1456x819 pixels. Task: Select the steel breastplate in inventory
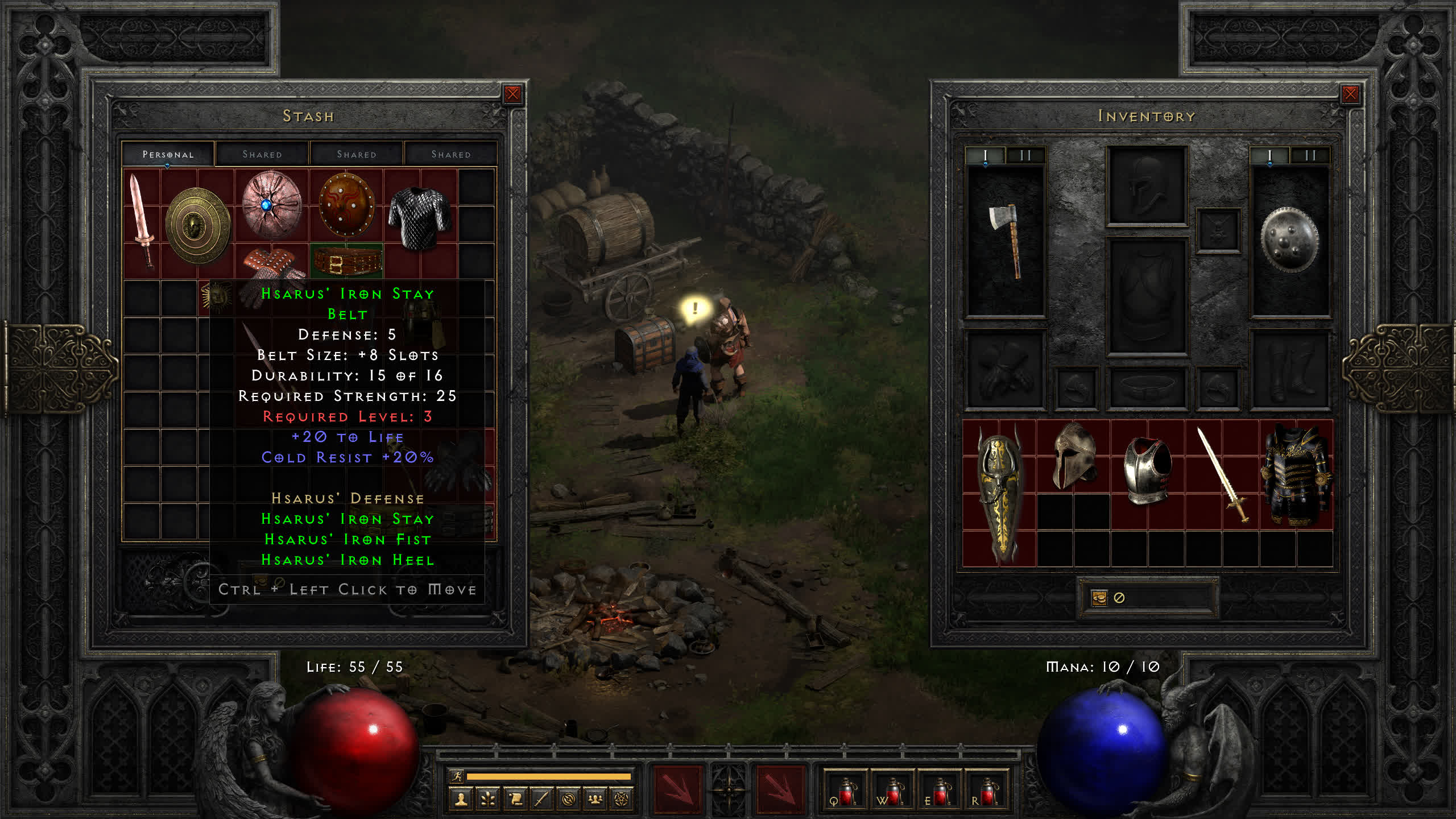point(1147,470)
